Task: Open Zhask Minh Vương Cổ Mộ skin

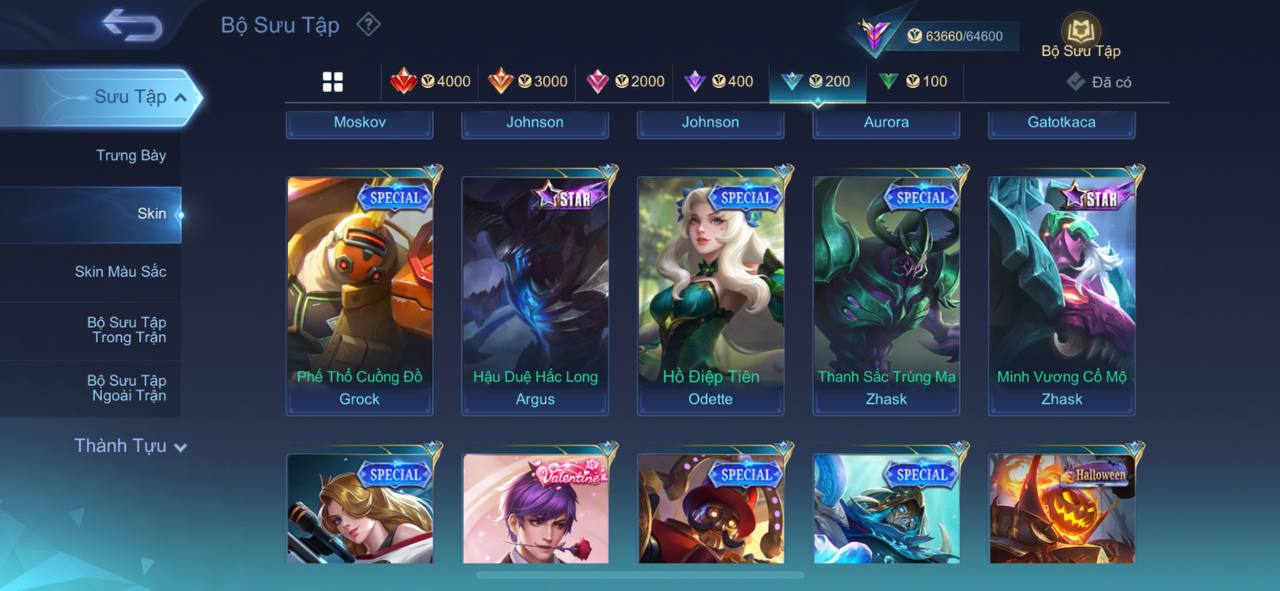Action: point(1062,295)
